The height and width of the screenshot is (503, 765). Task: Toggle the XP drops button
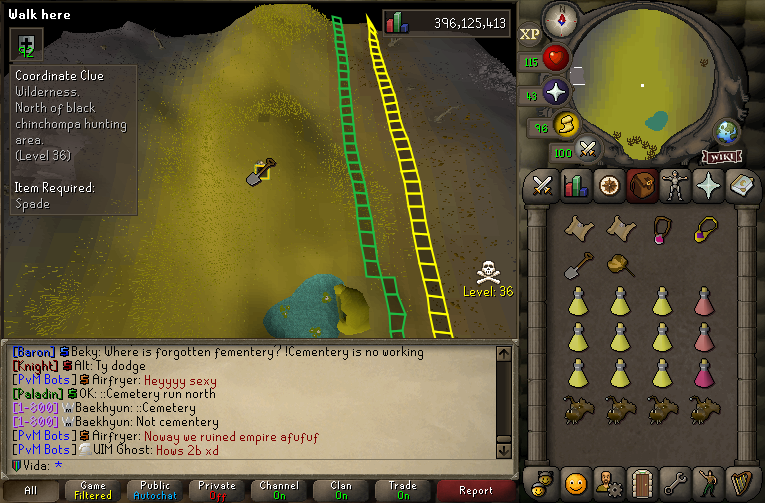tap(529, 33)
